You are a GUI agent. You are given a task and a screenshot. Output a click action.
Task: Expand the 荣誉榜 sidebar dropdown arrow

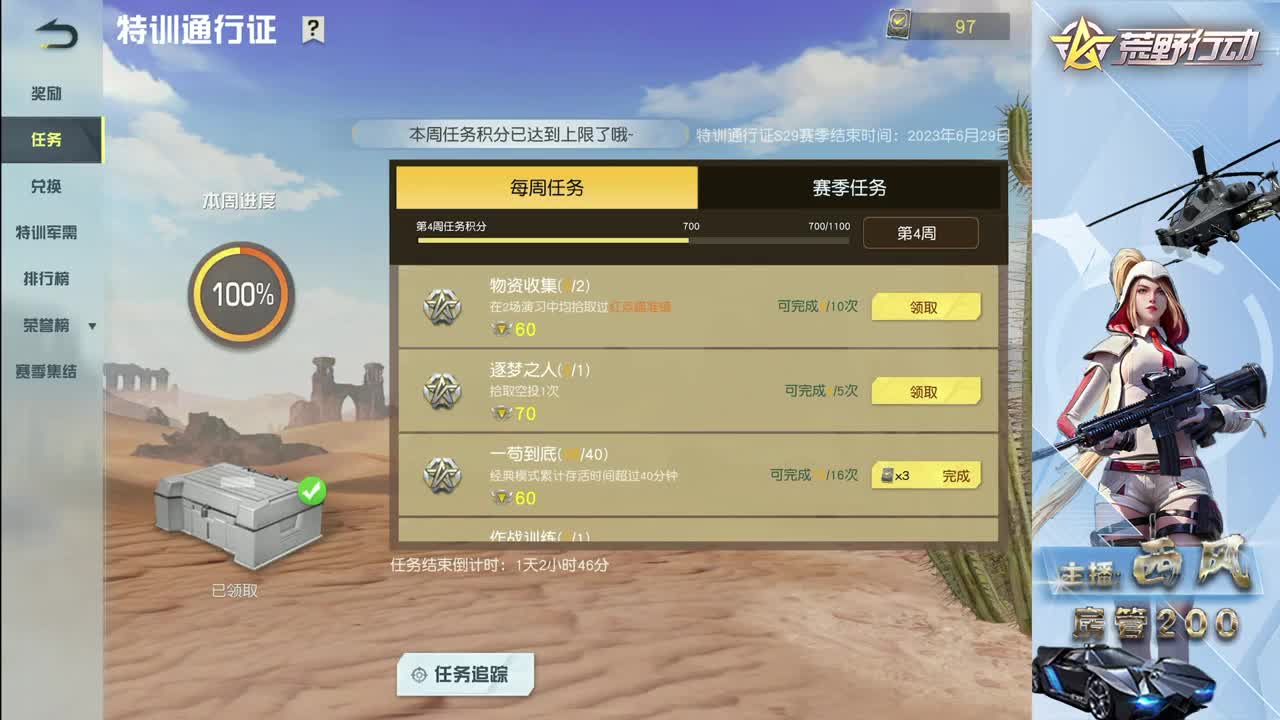coord(93,326)
